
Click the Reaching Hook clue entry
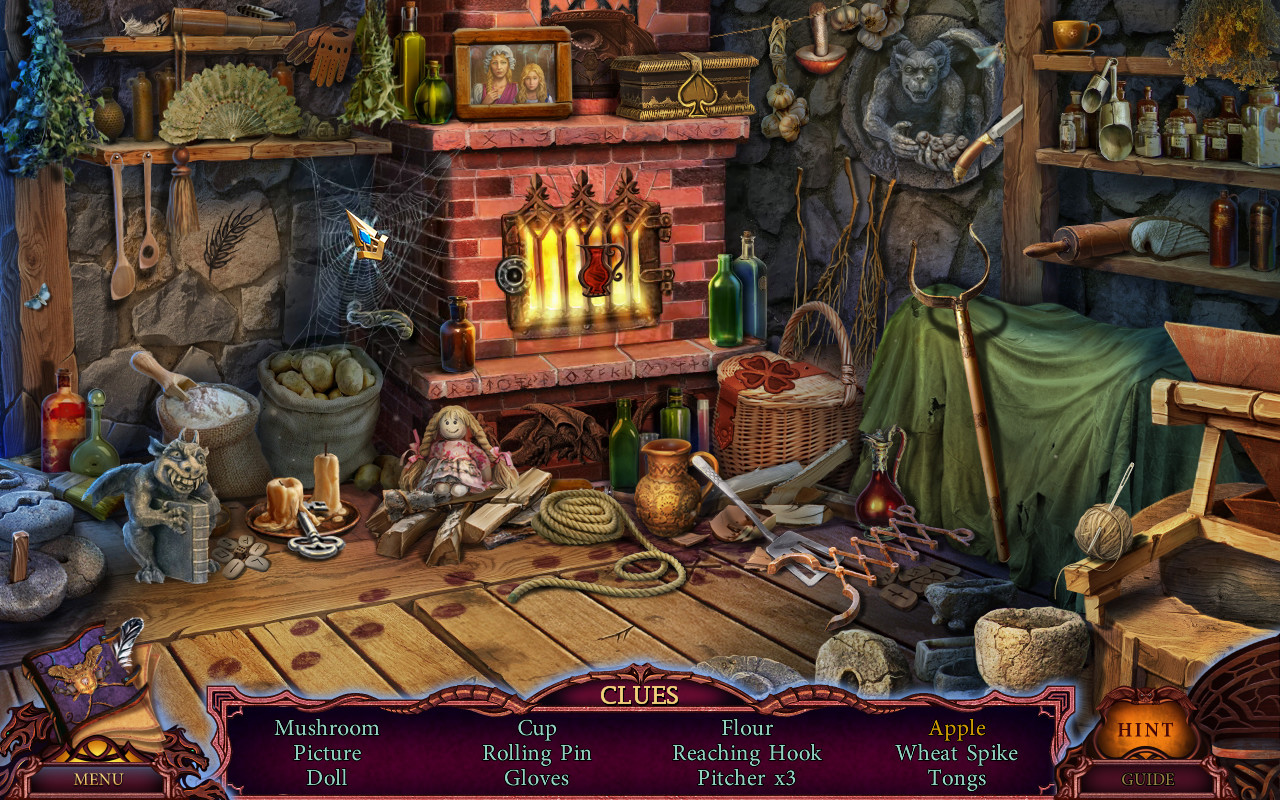click(x=744, y=753)
